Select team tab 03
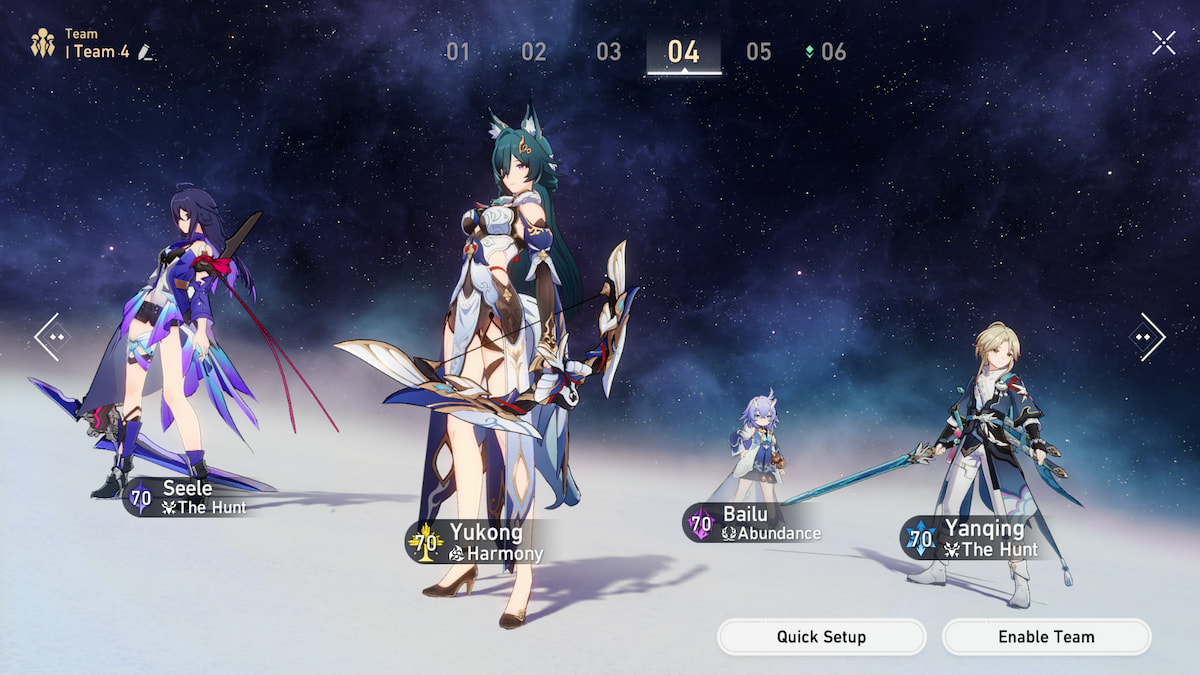 [608, 52]
